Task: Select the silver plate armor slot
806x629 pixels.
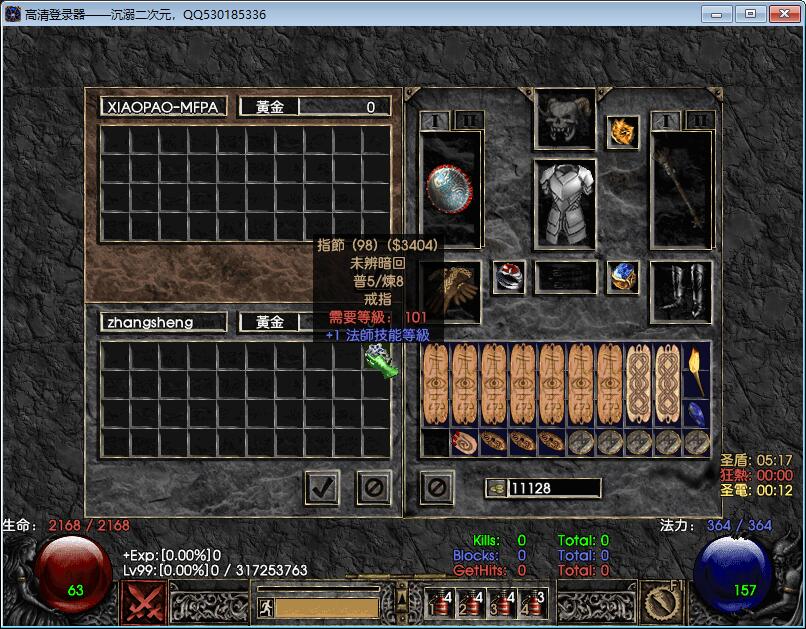Action: coord(564,204)
